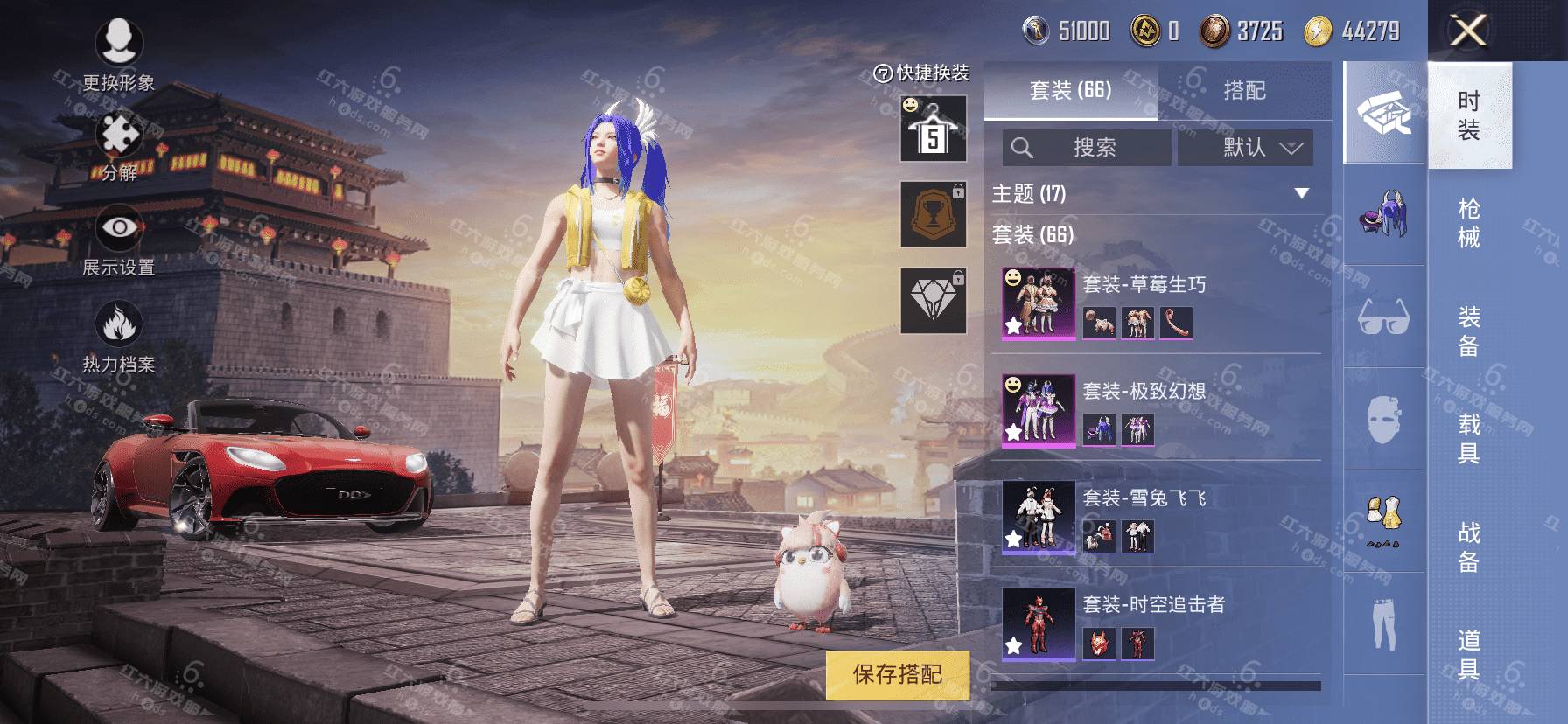
Task: Open the 载具 vehicles category
Action: [x=1469, y=438]
